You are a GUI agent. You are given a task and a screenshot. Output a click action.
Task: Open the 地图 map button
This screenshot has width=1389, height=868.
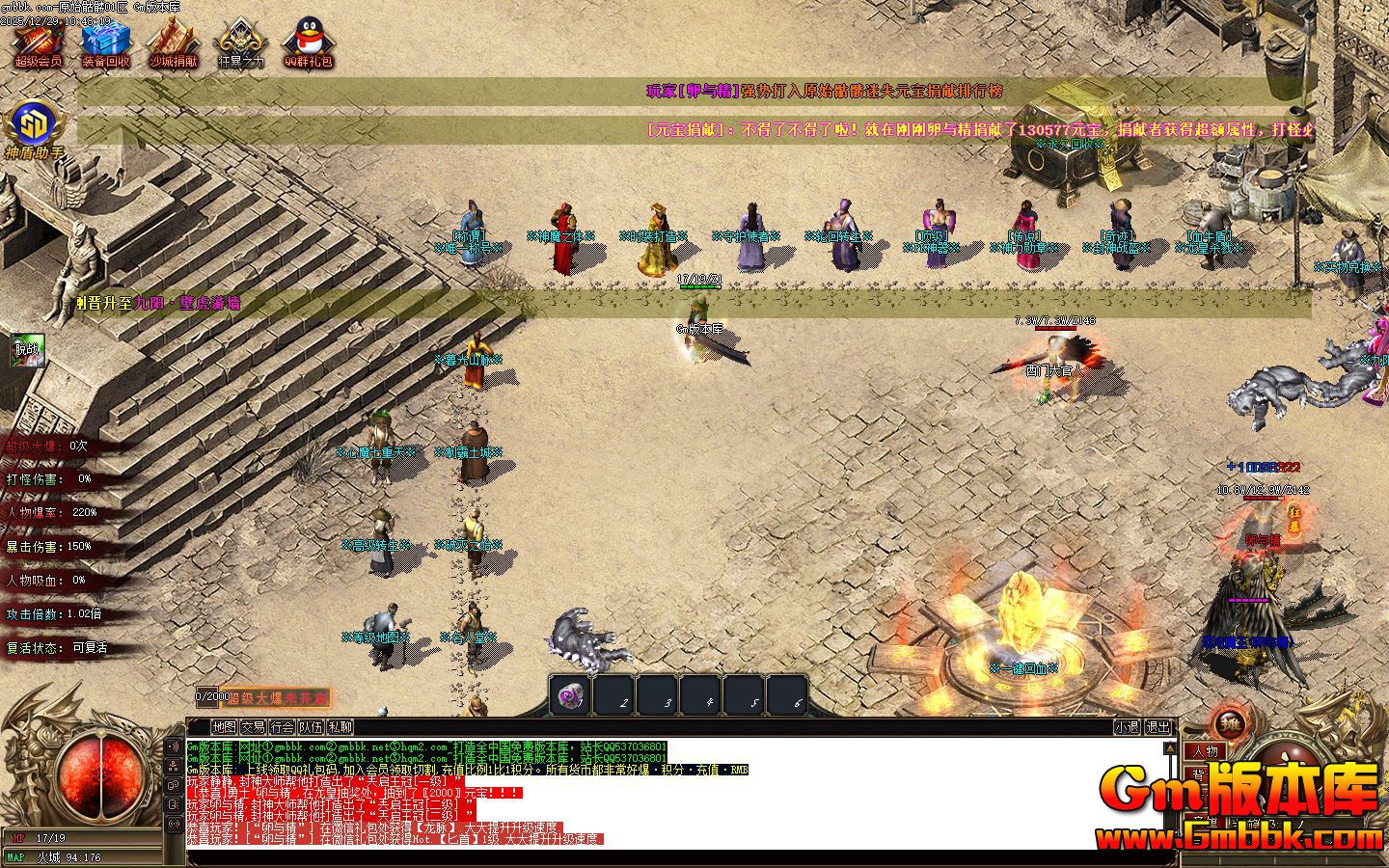click(225, 727)
